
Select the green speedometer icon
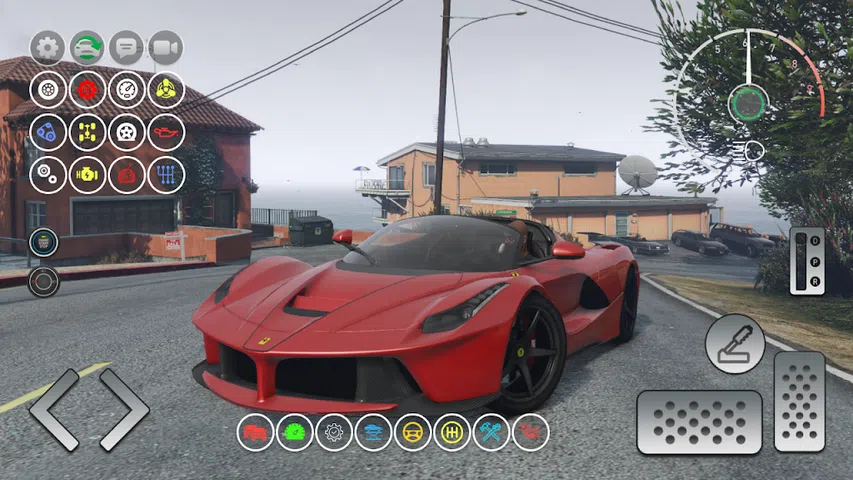(x=295, y=432)
